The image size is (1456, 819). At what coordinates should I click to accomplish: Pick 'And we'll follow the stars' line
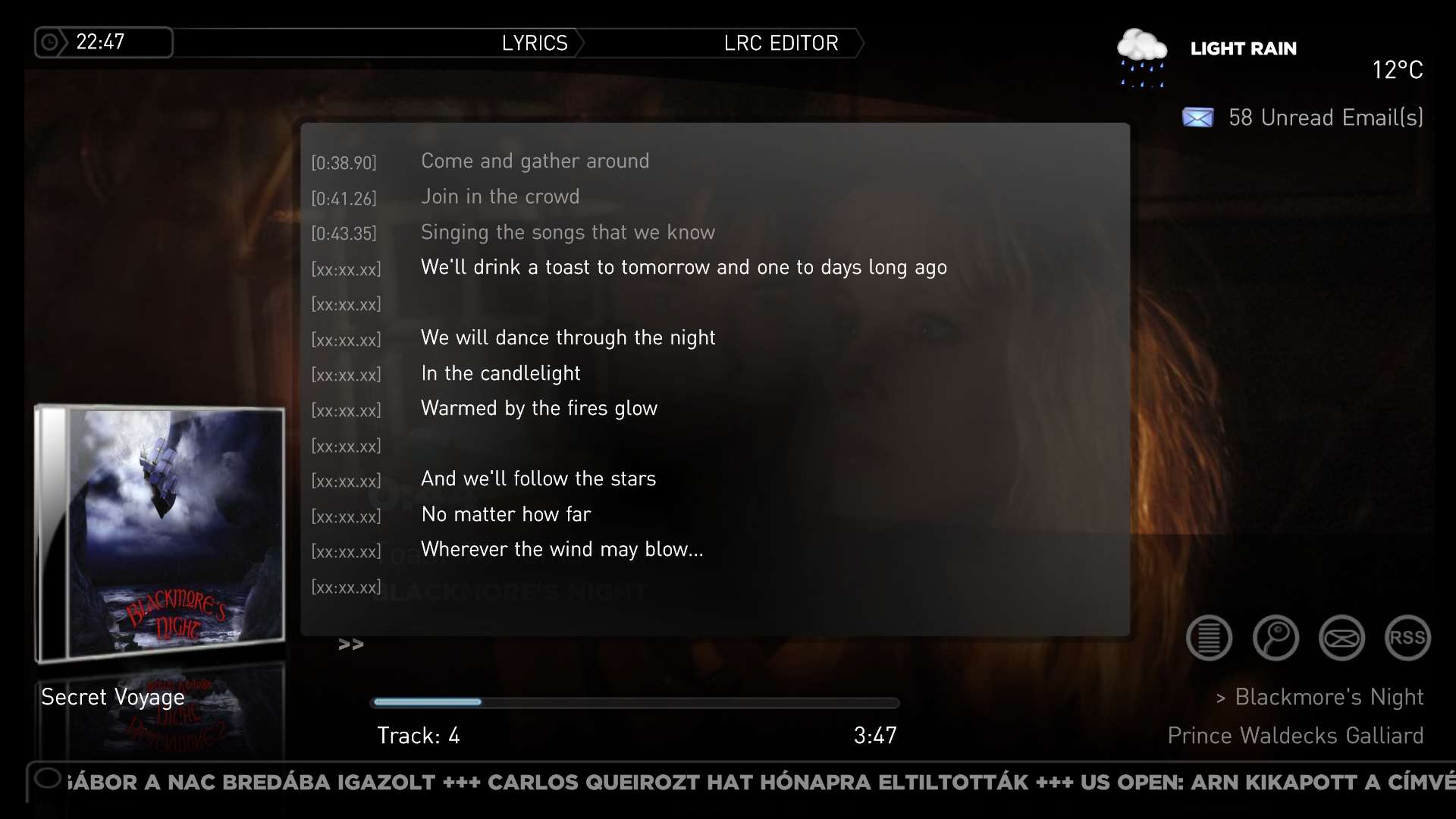coord(538,479)
